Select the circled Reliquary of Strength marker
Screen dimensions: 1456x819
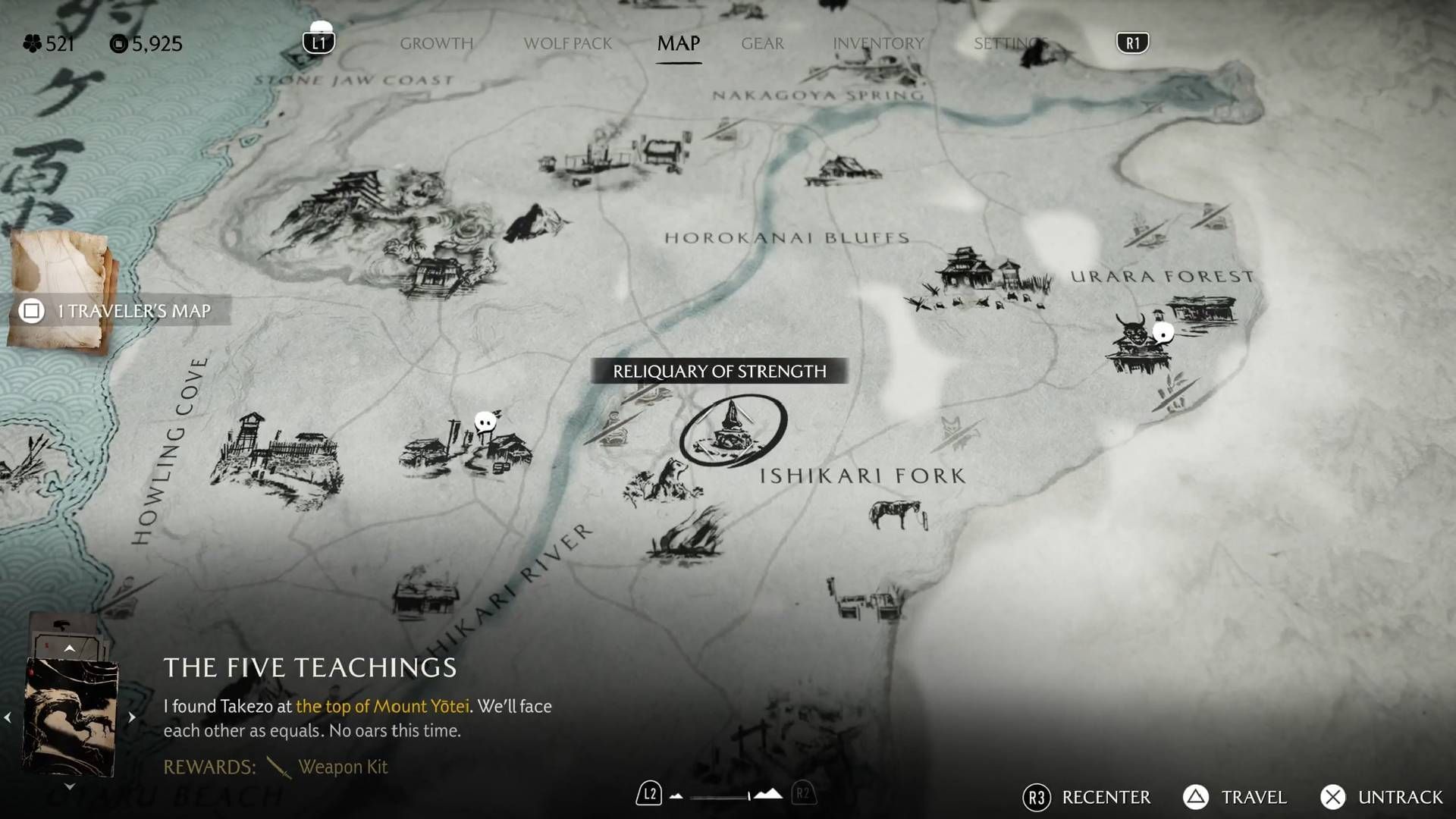tap(733, 431)
